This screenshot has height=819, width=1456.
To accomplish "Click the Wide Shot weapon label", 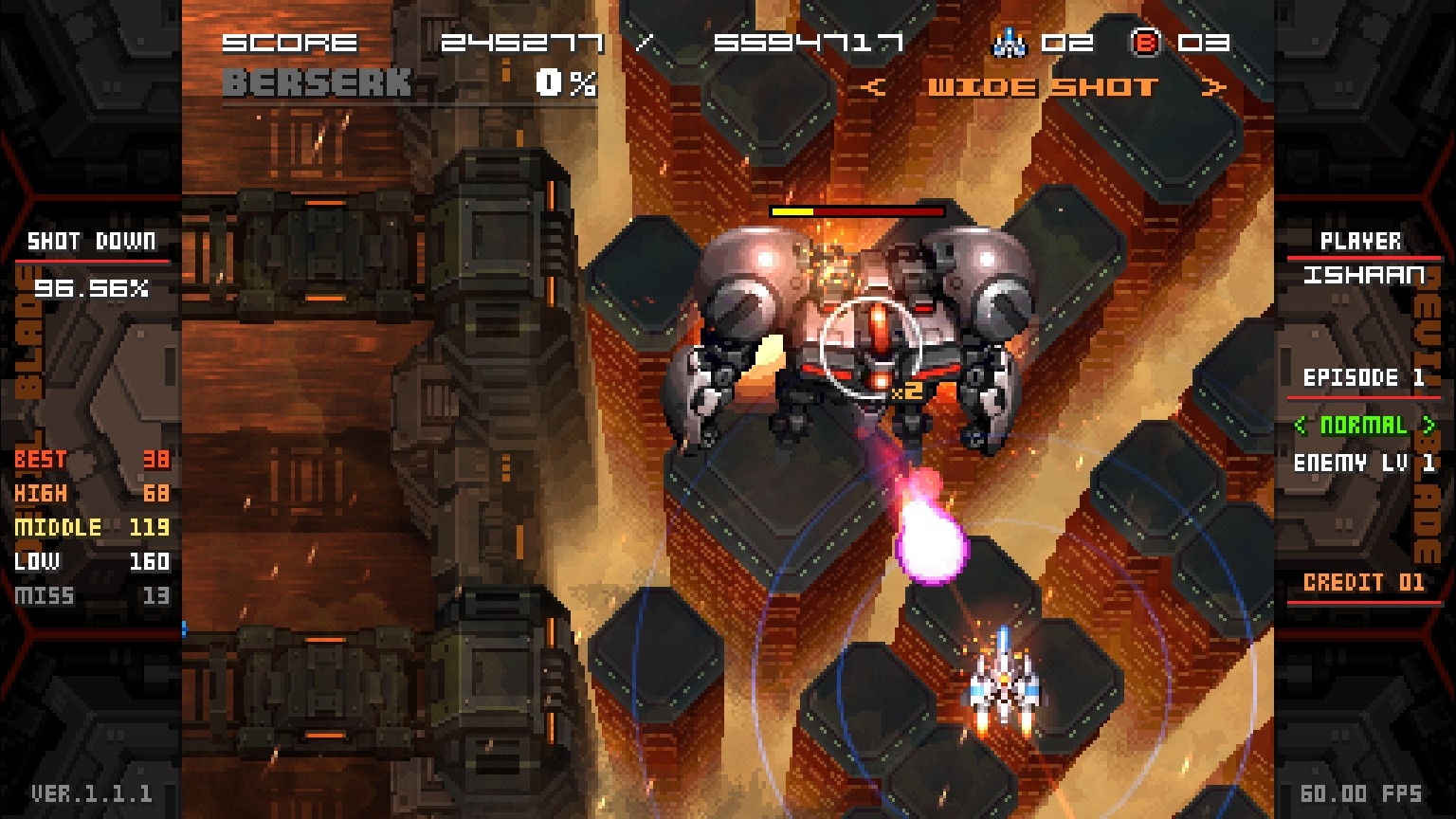I will [x=1043, y=88].
